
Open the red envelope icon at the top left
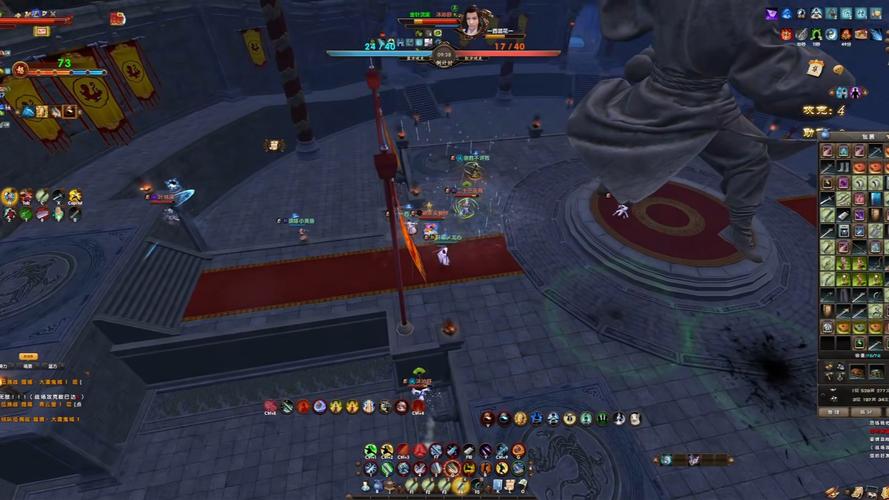coord(117,18)
